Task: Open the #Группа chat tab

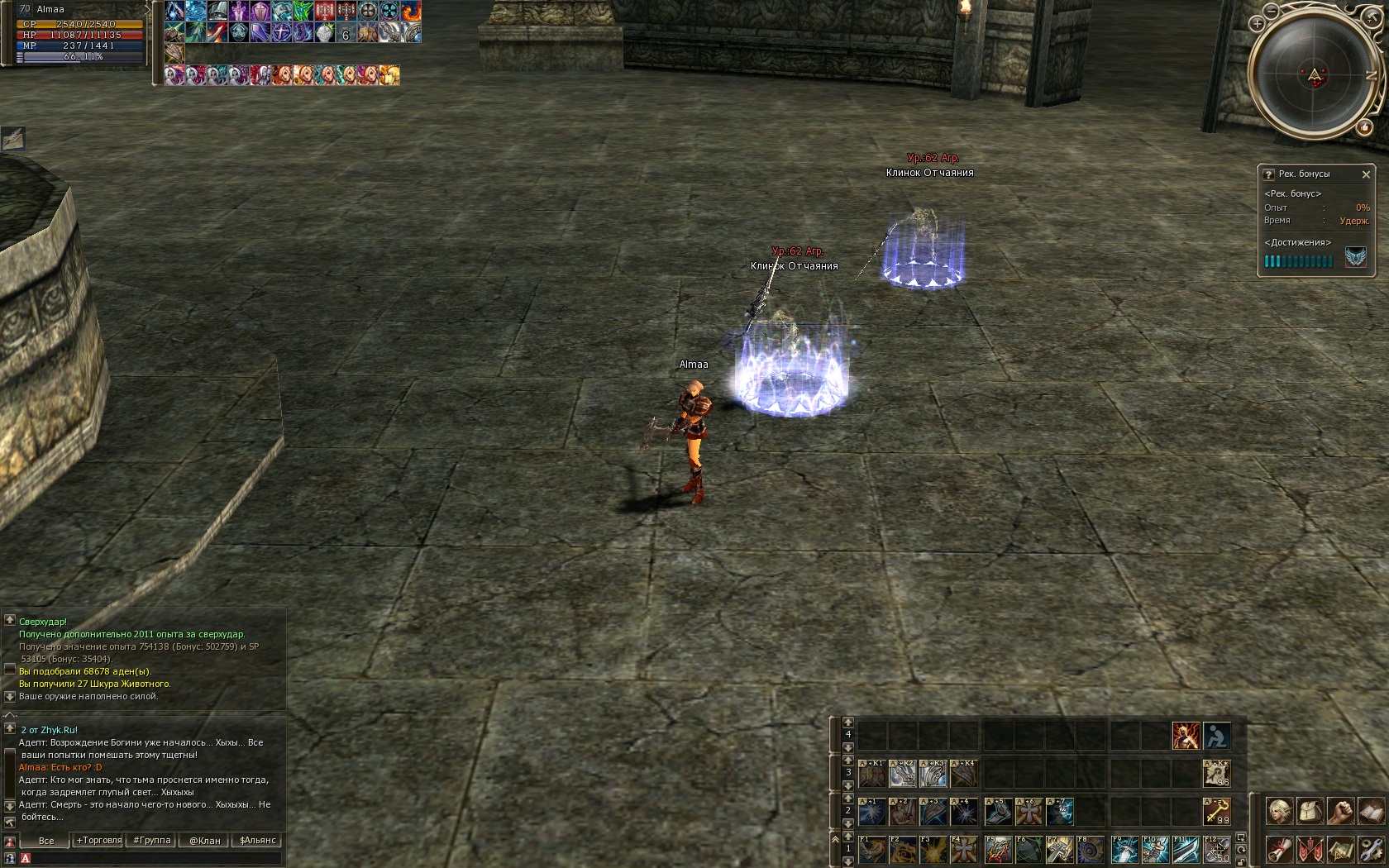Action: click(152, 841)
